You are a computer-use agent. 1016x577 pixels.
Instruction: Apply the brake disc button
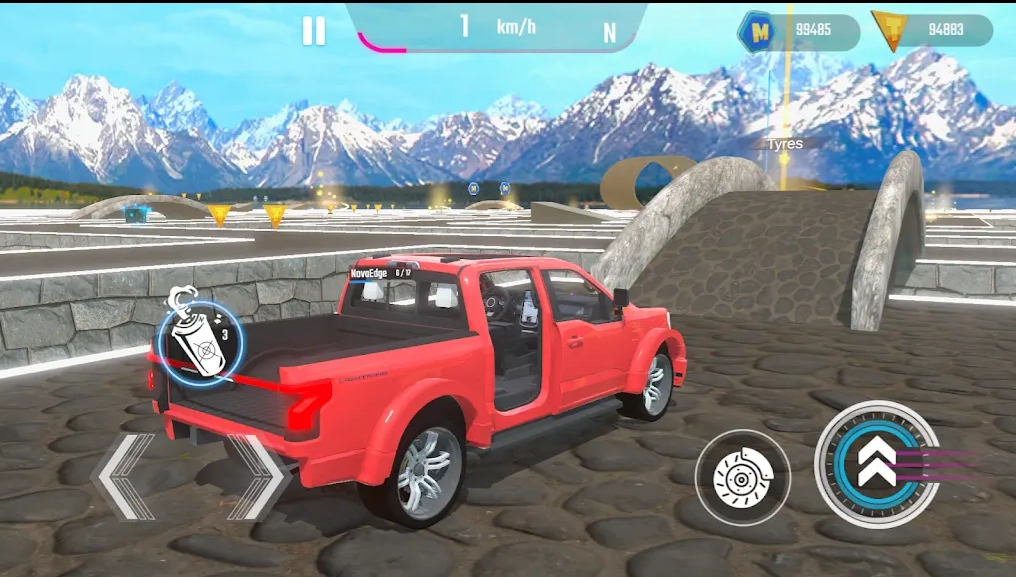pyautogui.click(x=742, y=477)
